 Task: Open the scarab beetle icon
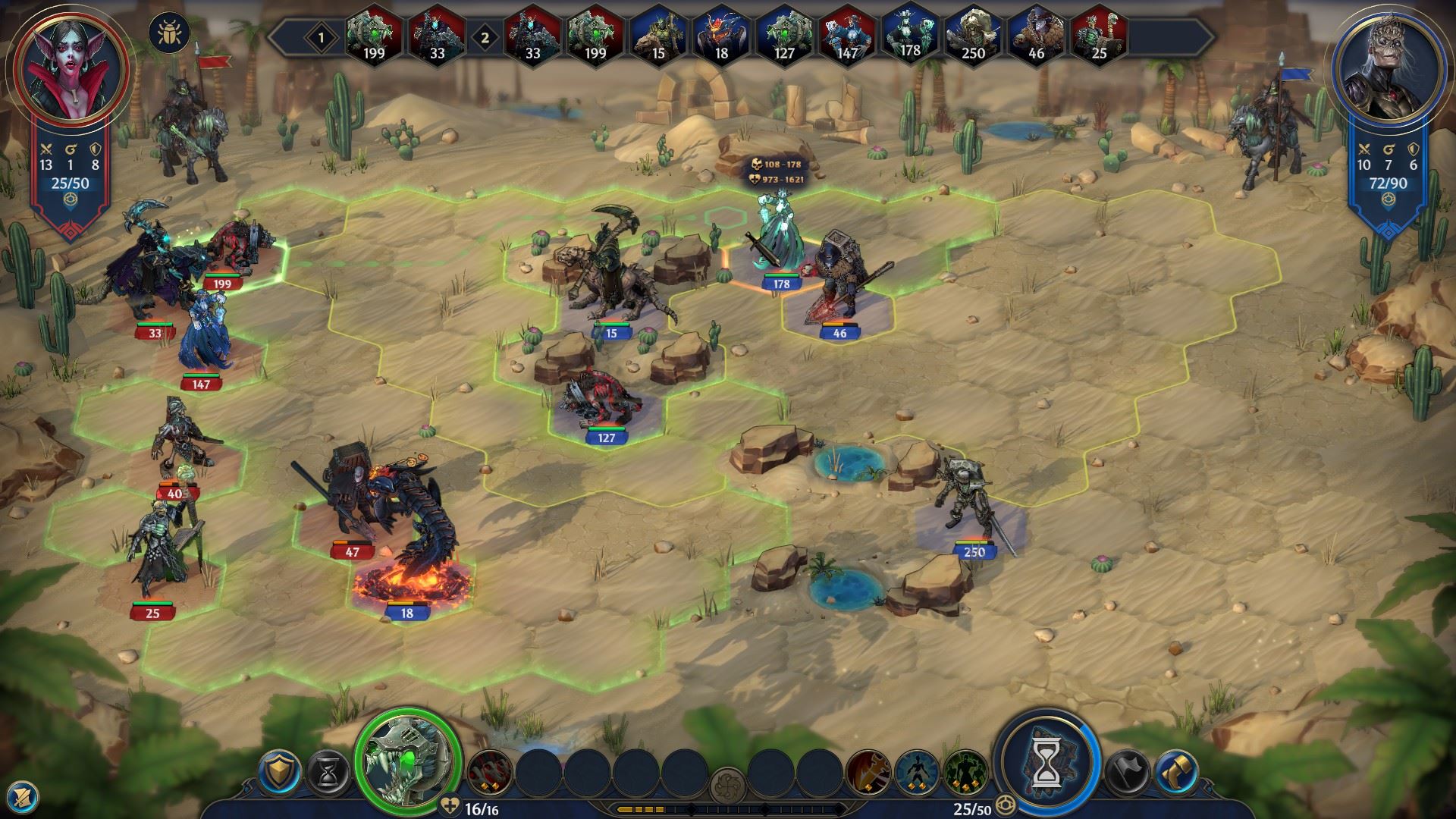coord(170,33)
